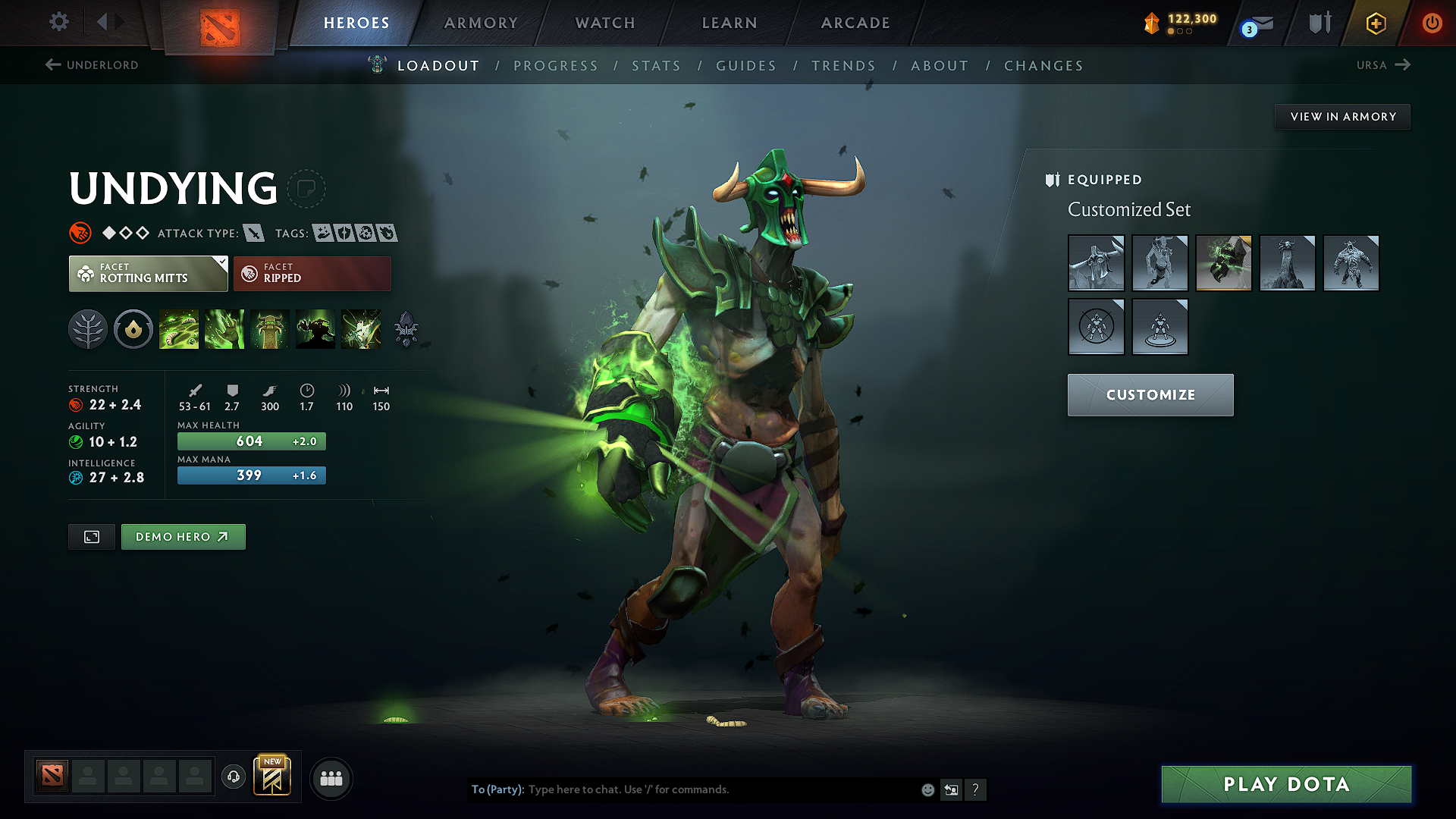
Task: Open the Tombstone ability icon
Action: tap(270, 329)
